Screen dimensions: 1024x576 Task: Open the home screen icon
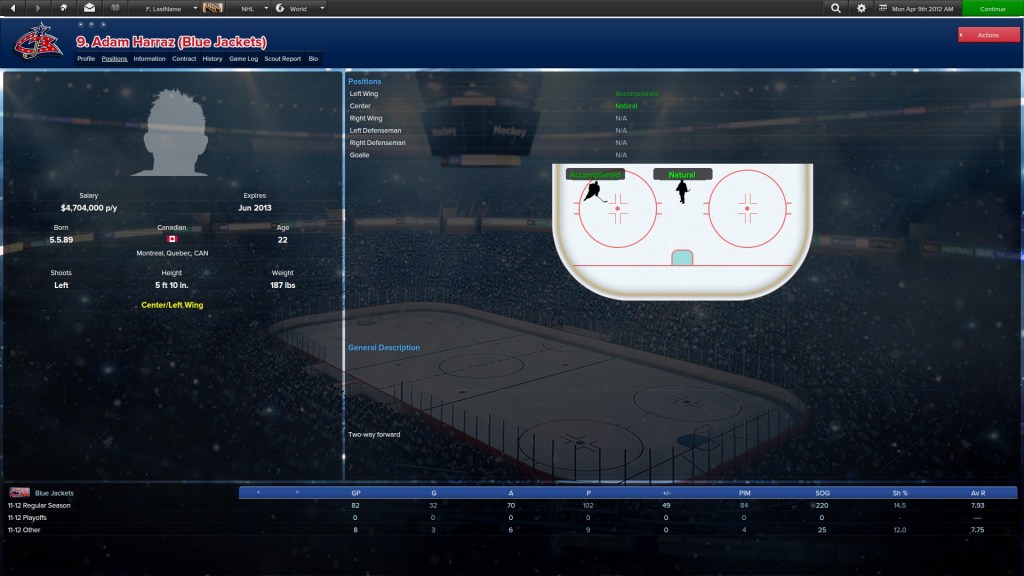64,8
